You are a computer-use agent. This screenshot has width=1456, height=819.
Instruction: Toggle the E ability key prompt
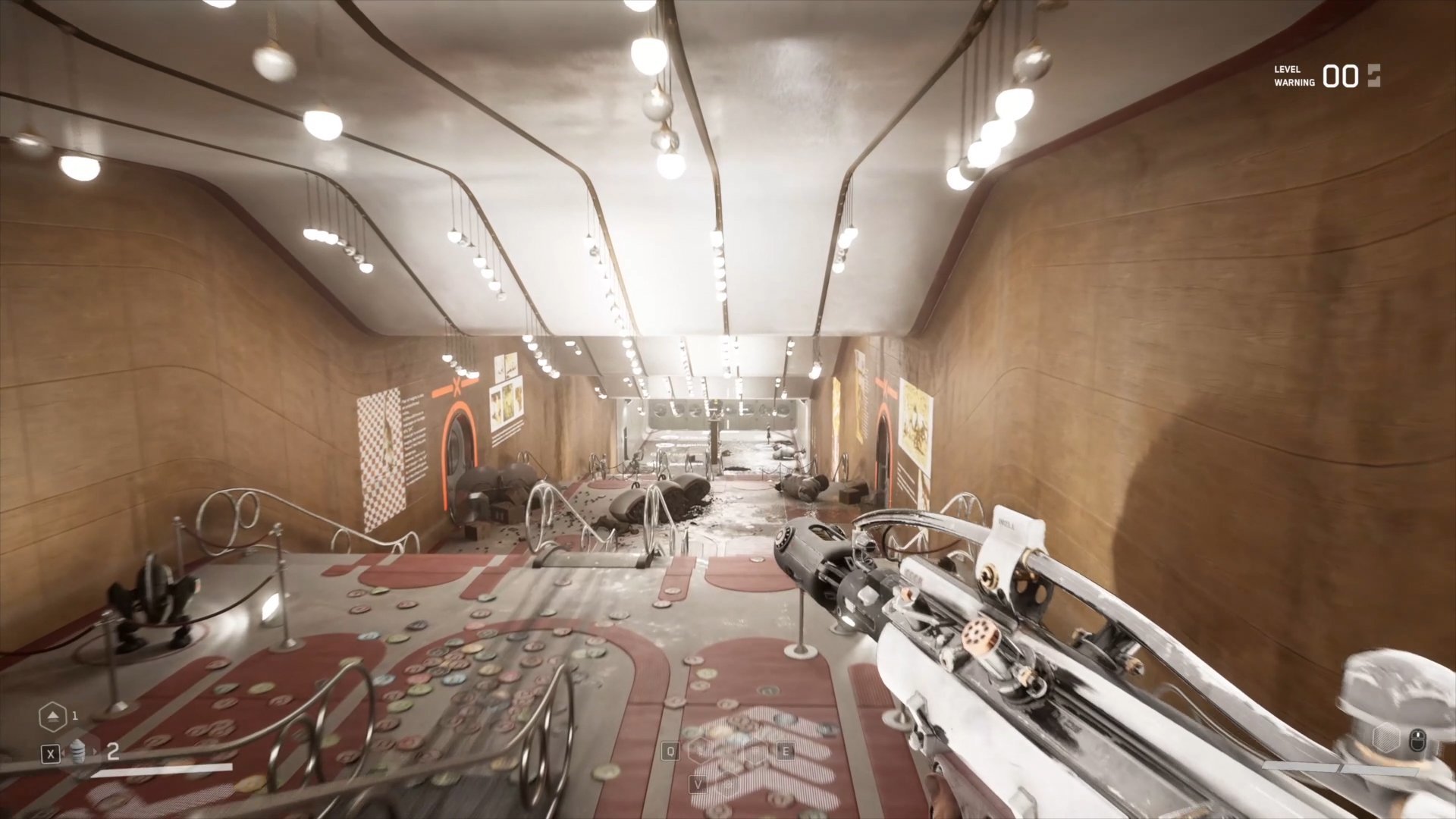coord(786,752)
